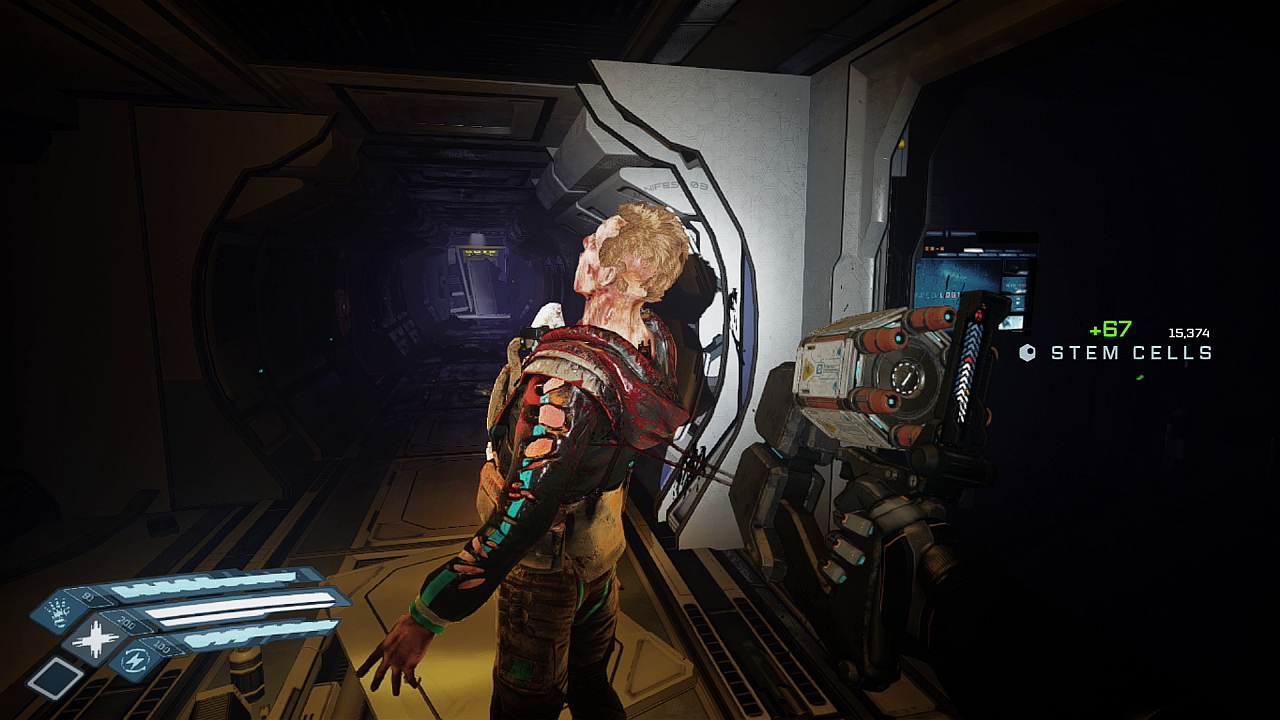Click the hexagonal Stem Cells icon
1280x720 pixels.
pyautogui.click(x=1026, y=351)
